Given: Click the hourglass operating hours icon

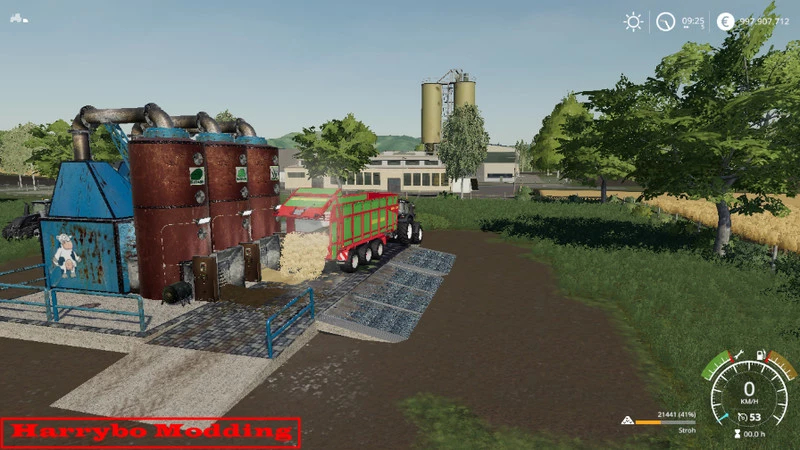Looking at the screenshot, I should click(736, 434).
